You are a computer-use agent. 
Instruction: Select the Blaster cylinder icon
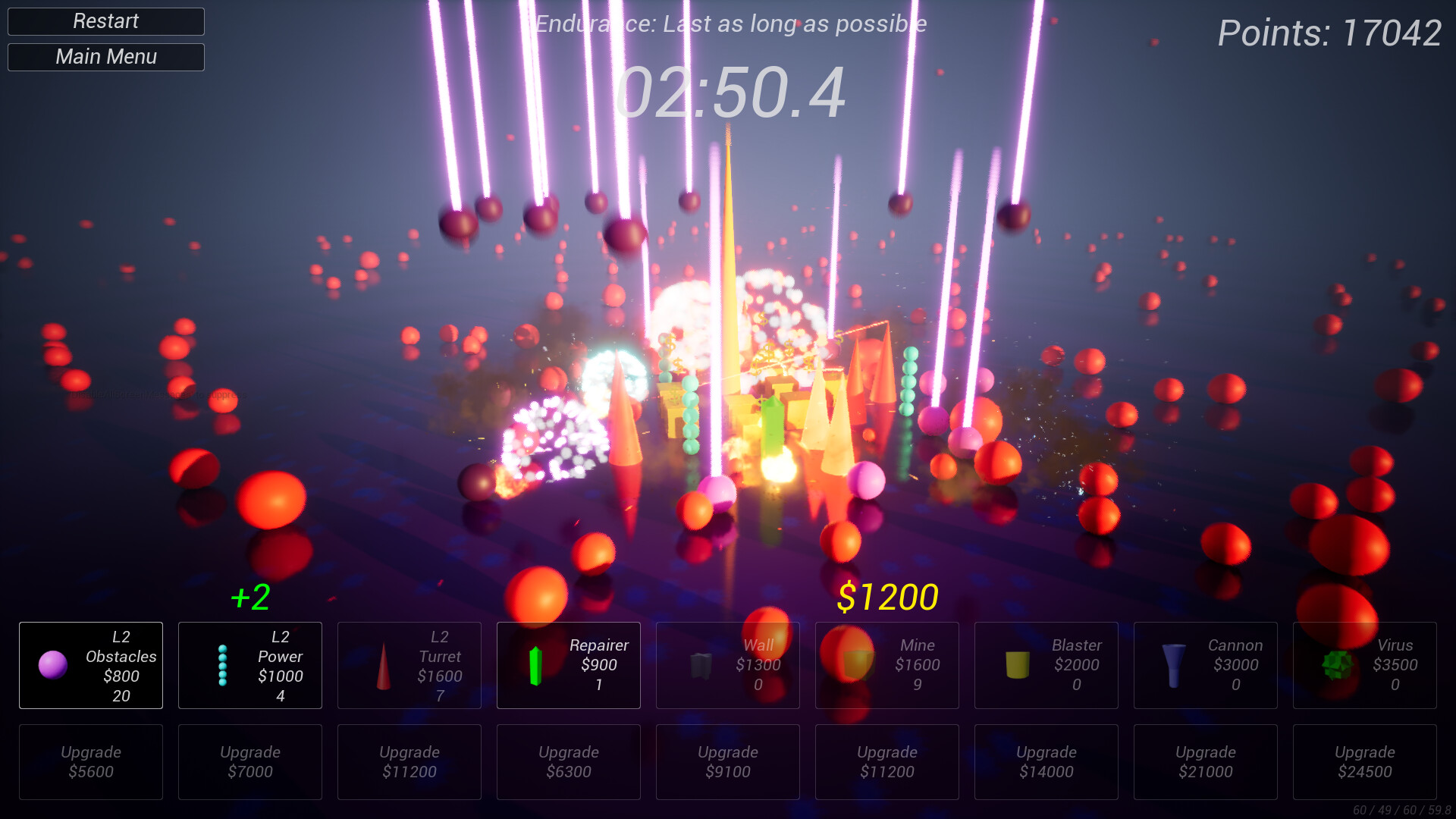coord(1016,665)
